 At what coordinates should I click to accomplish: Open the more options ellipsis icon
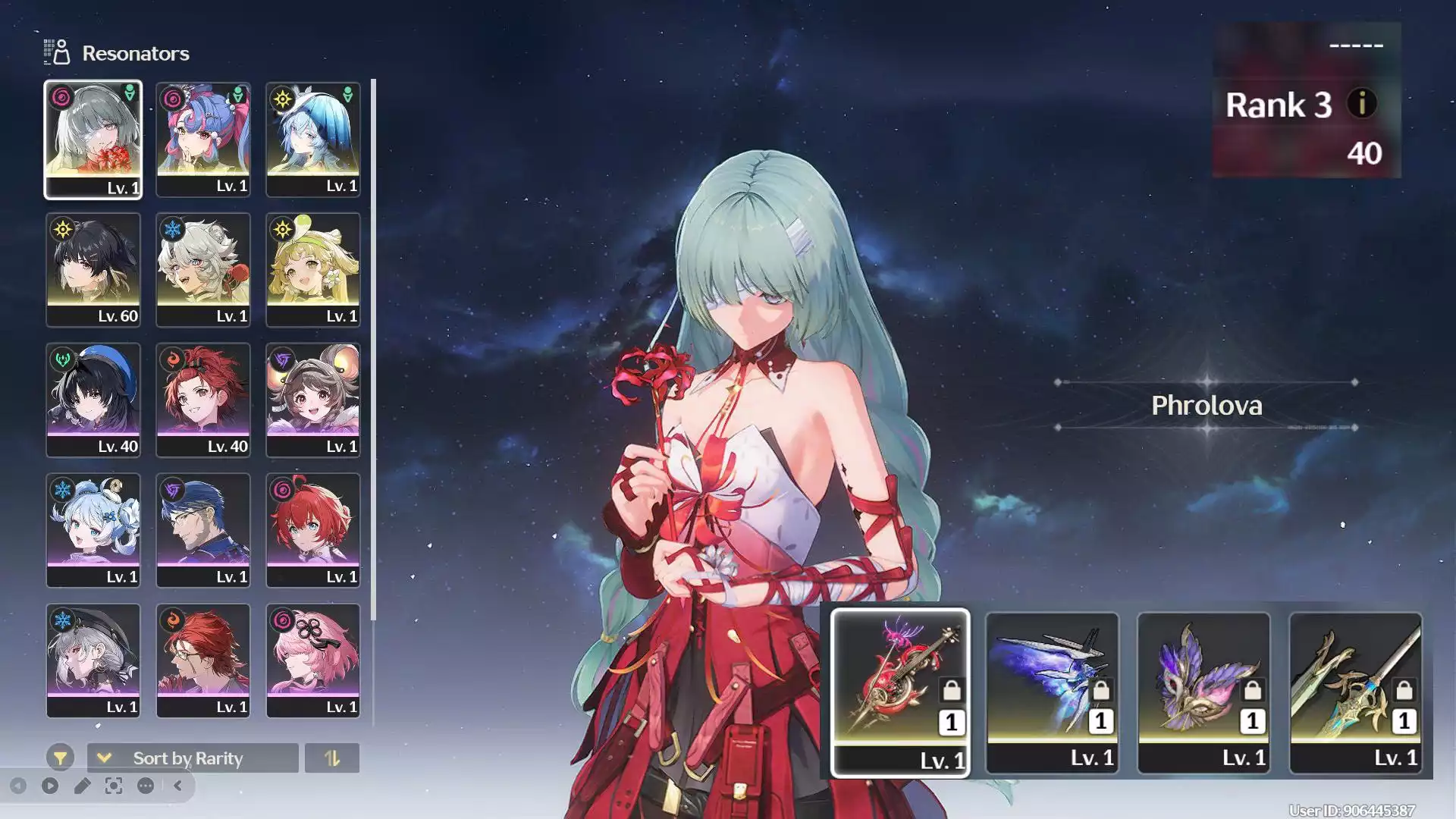click(x=144, y=786)
